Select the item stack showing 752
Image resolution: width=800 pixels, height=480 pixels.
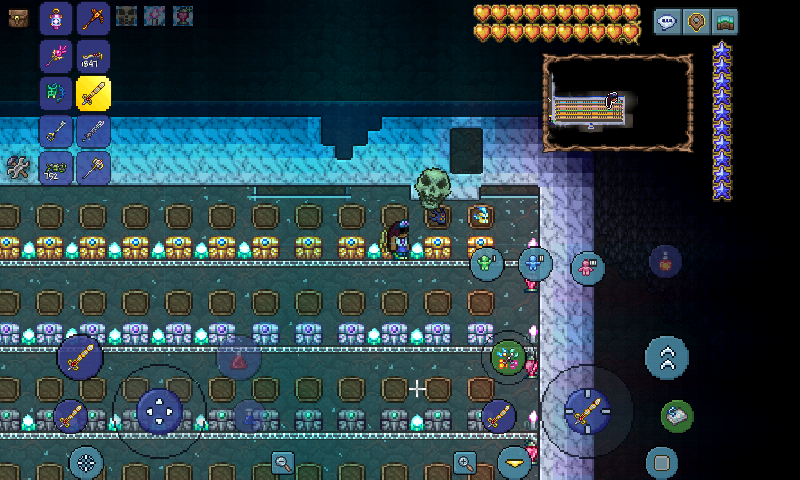tap(56, 168)
